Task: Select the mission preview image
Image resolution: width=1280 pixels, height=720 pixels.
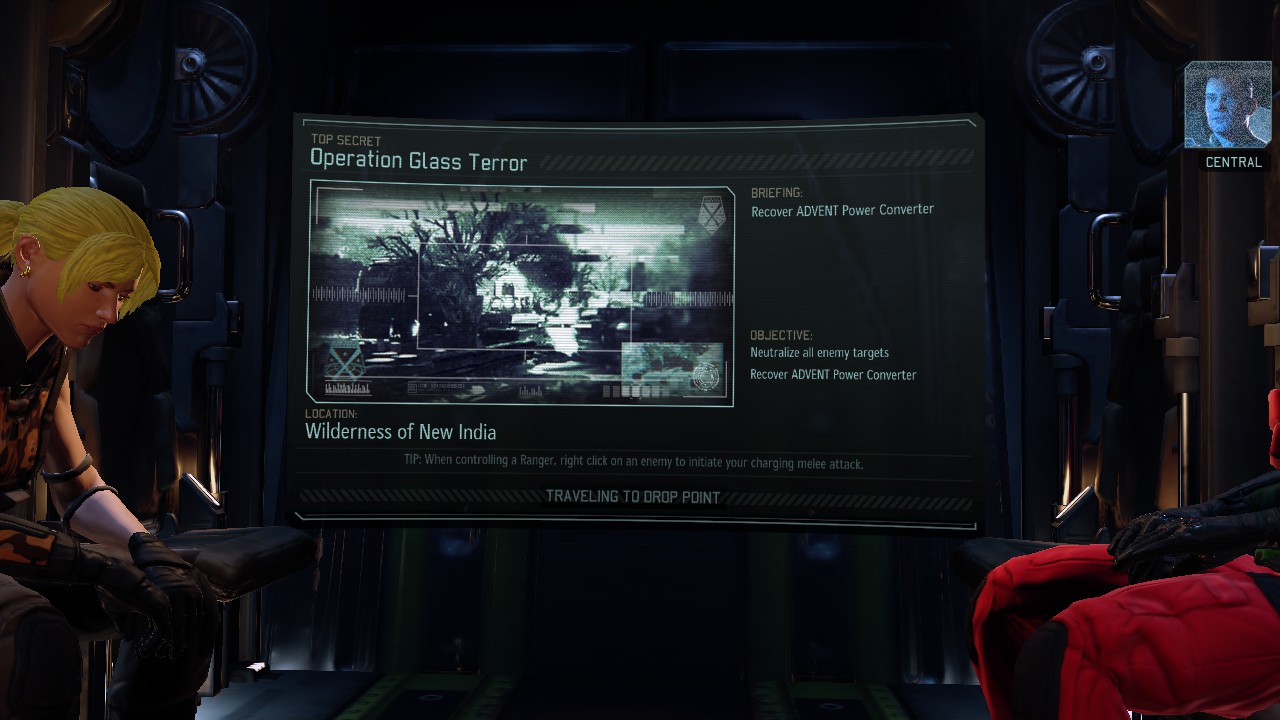Action: point(521,293)
